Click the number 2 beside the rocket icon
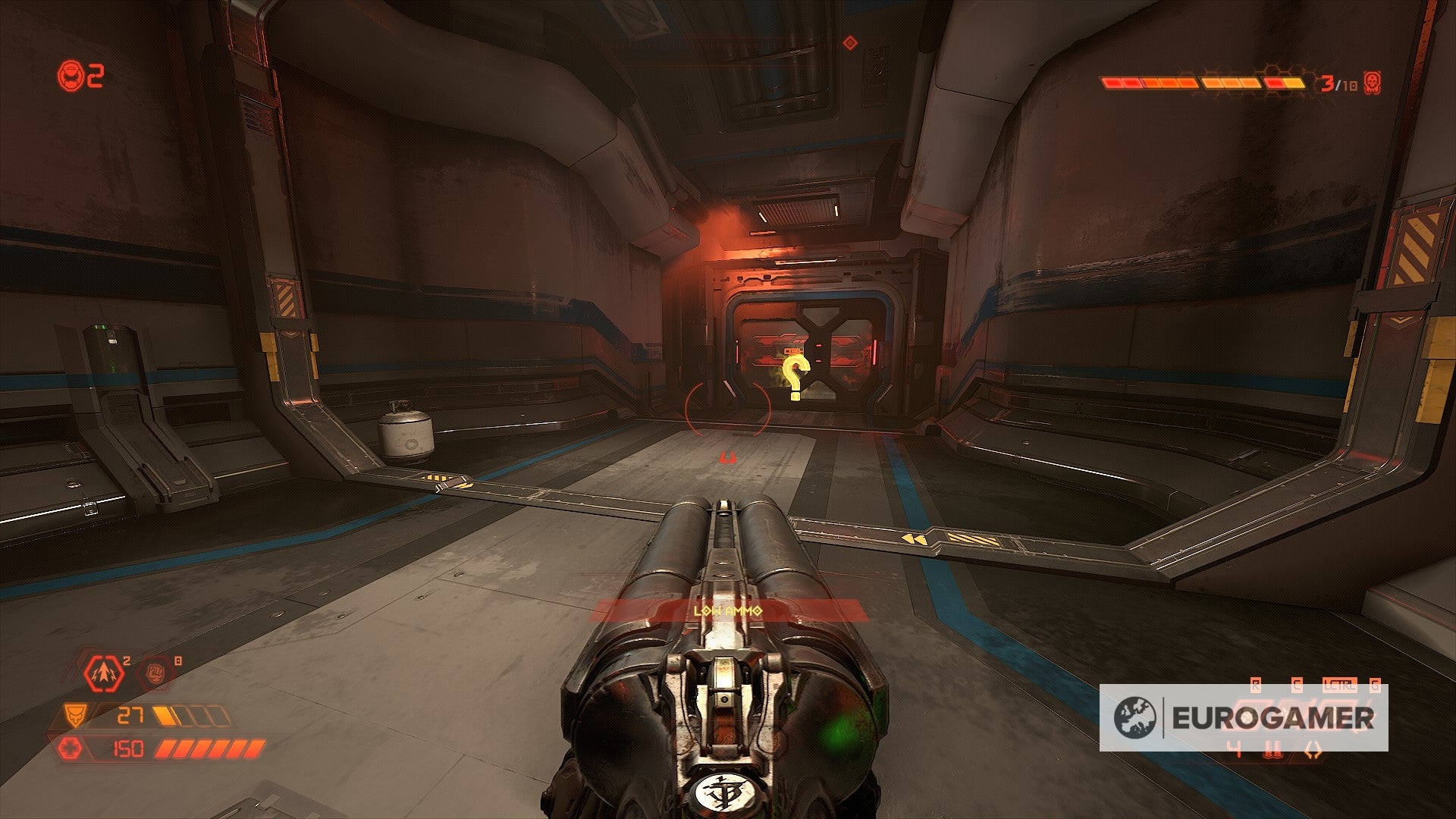Image resolution: width=1456 pixels, height=819 pixels. [125, 661]
